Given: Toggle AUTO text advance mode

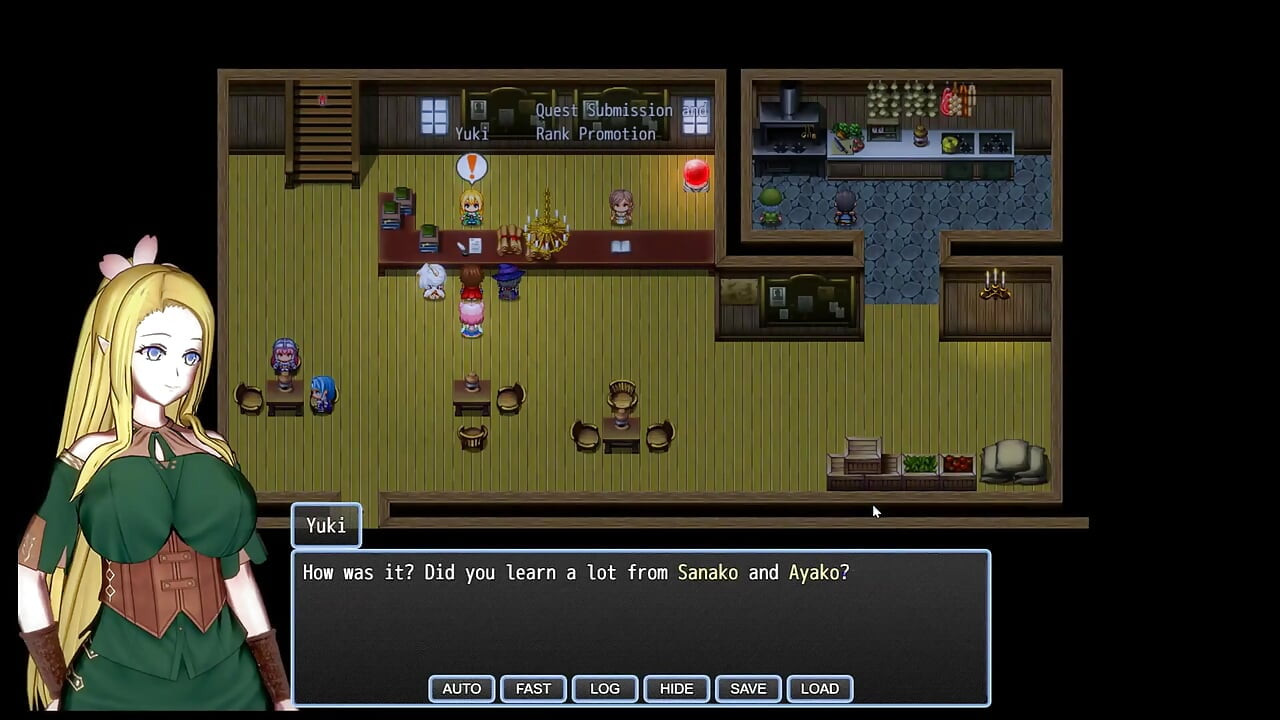Looking at the screenshot, I should pyautogui.click(x=461, y=688).
